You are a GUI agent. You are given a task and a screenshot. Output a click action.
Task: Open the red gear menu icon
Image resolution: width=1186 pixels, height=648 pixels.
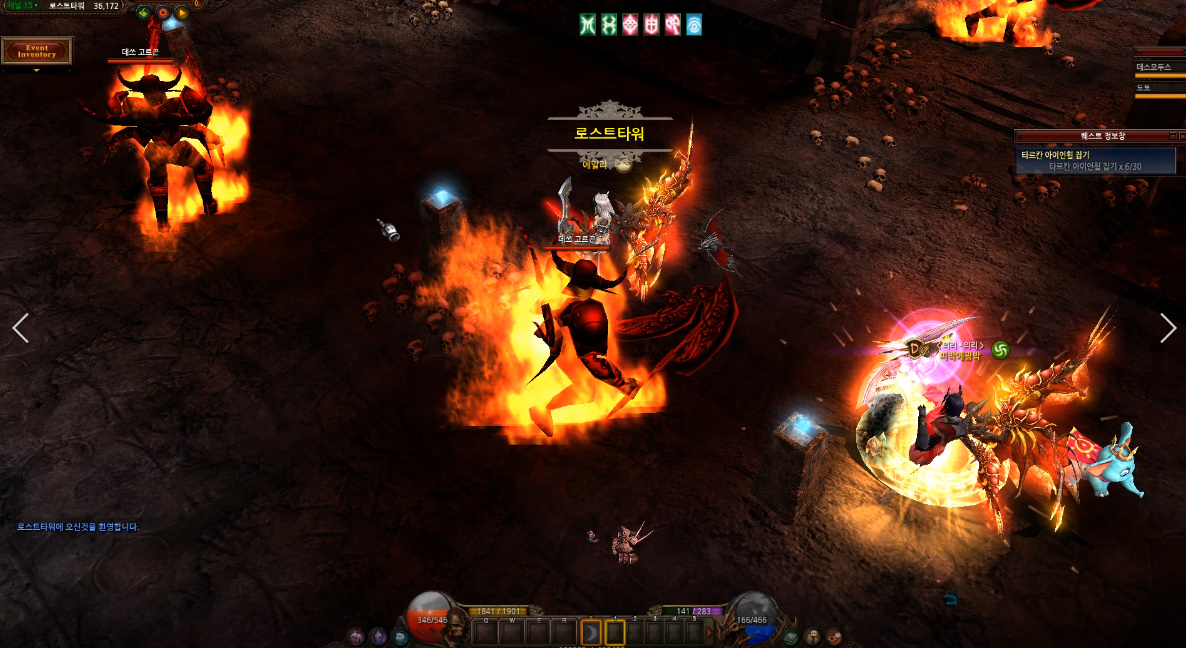[833, 636]
